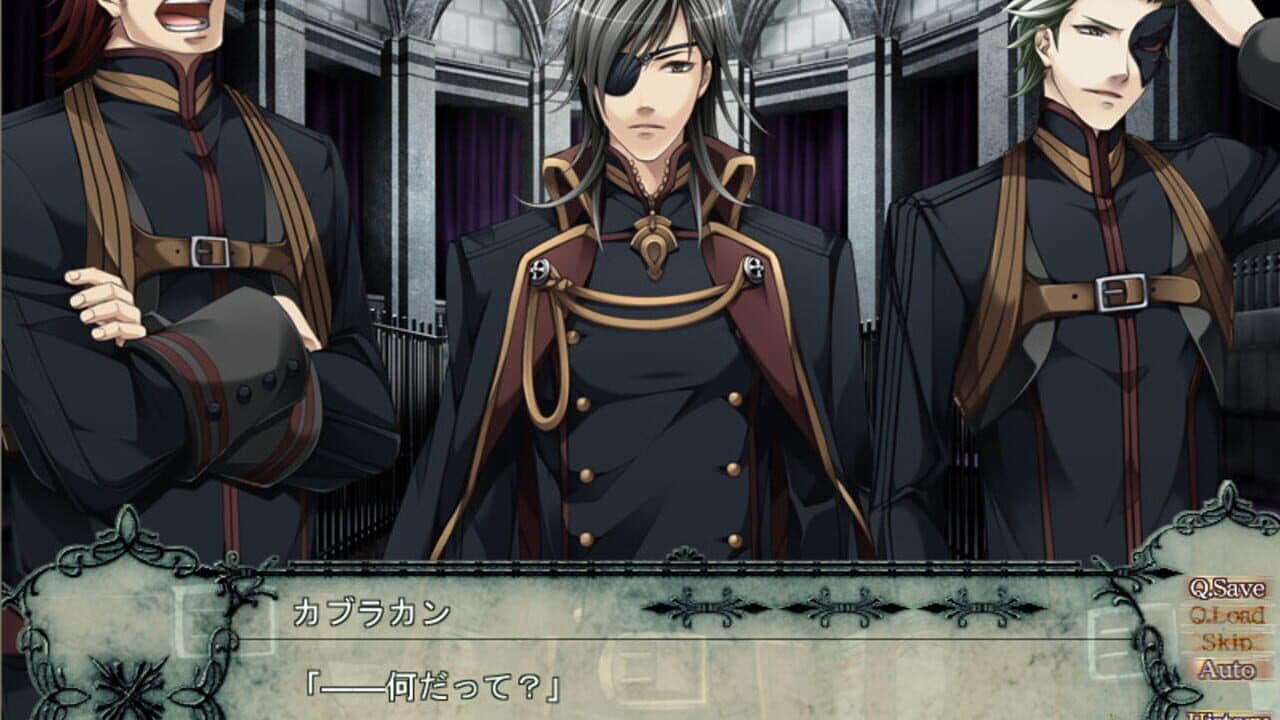The image size is (1280, 720).
Task: Enable Skip mode
Action: tap(1225, 640)
